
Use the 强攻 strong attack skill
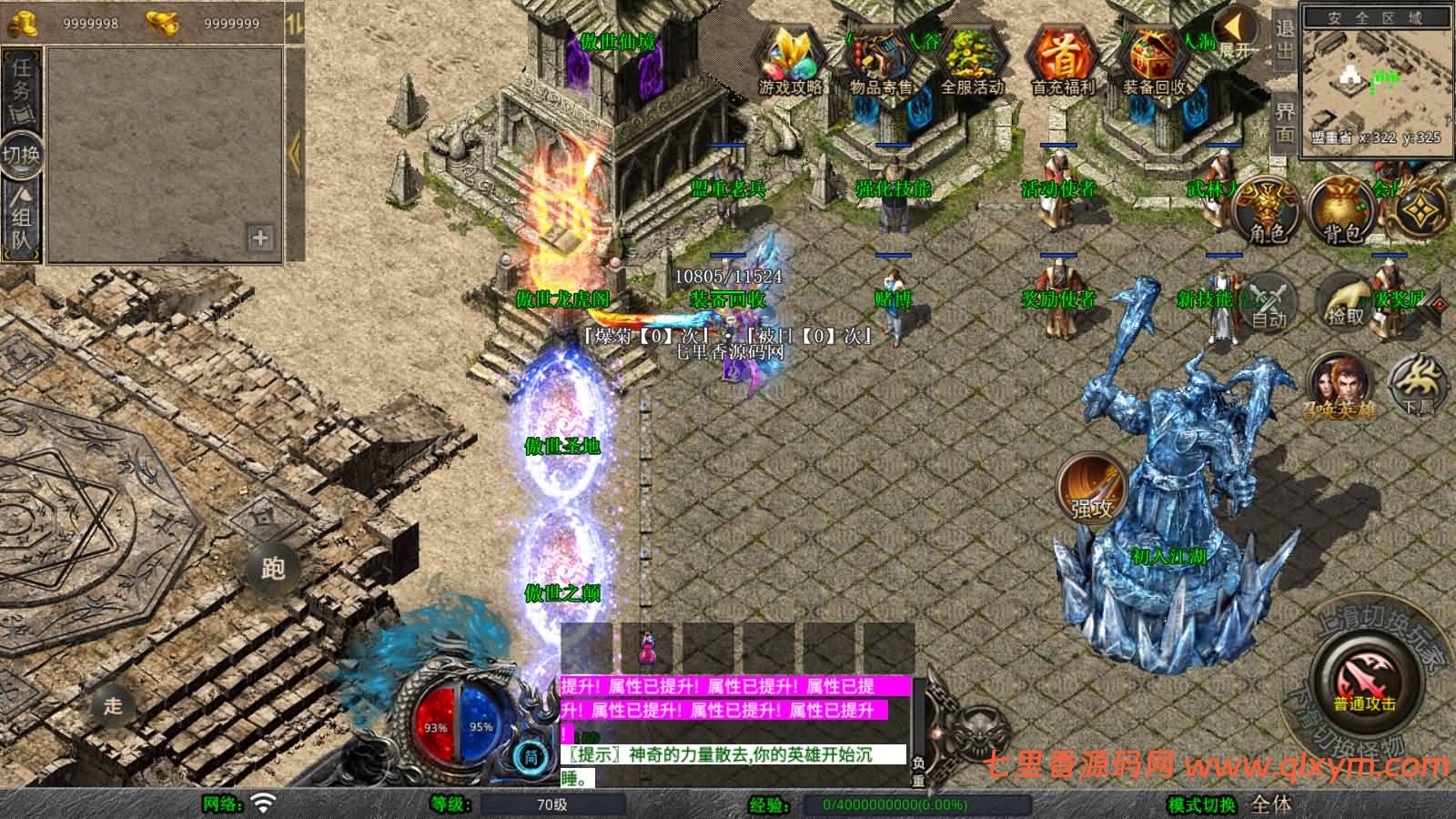tap(1091, 488)
